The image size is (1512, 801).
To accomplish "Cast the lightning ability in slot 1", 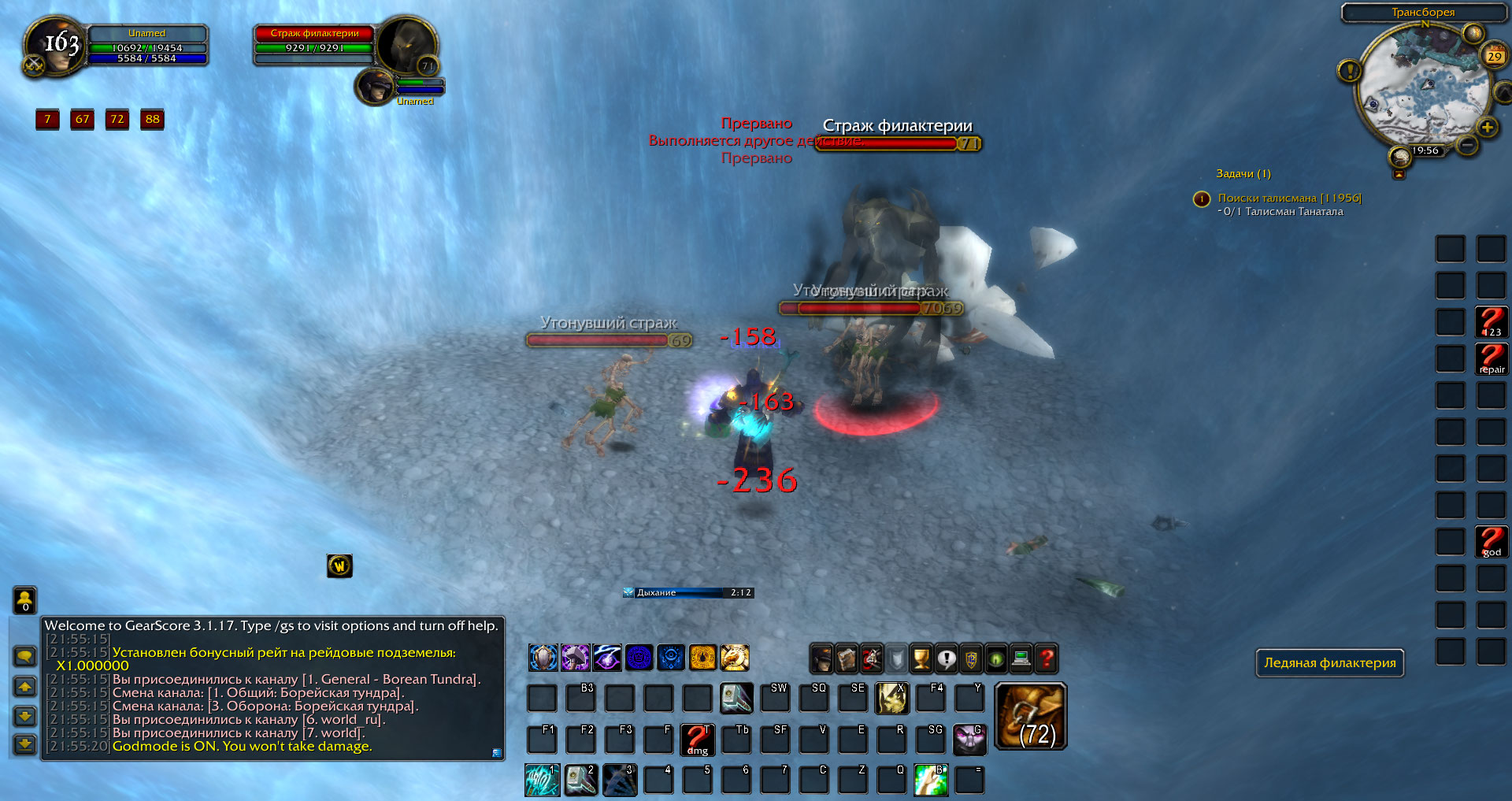I will pyautogui.click(x=542, y=779).
